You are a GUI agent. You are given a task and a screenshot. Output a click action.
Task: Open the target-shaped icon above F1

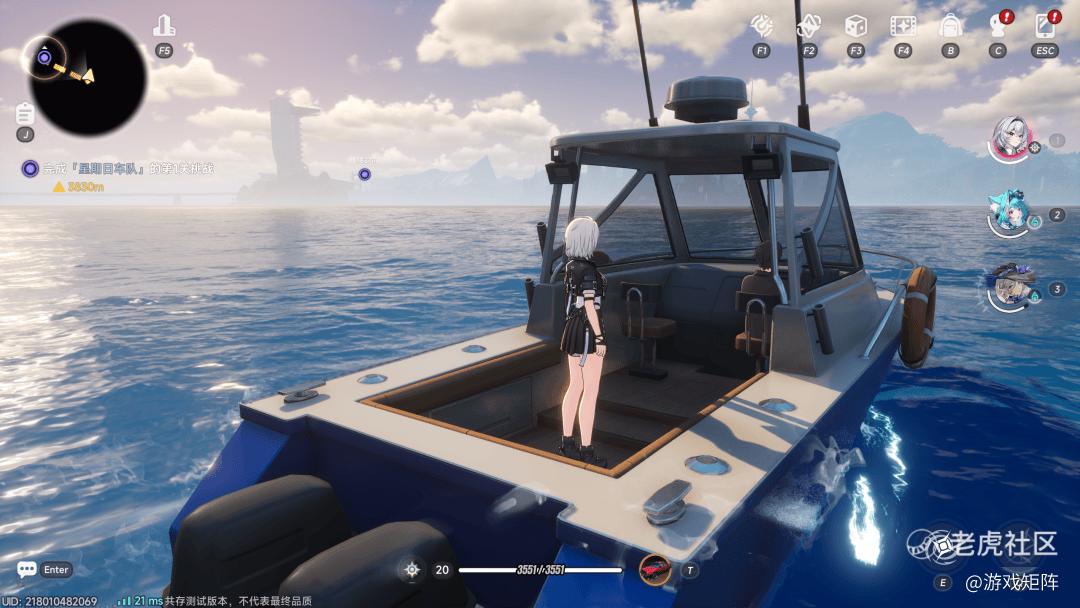762,26
